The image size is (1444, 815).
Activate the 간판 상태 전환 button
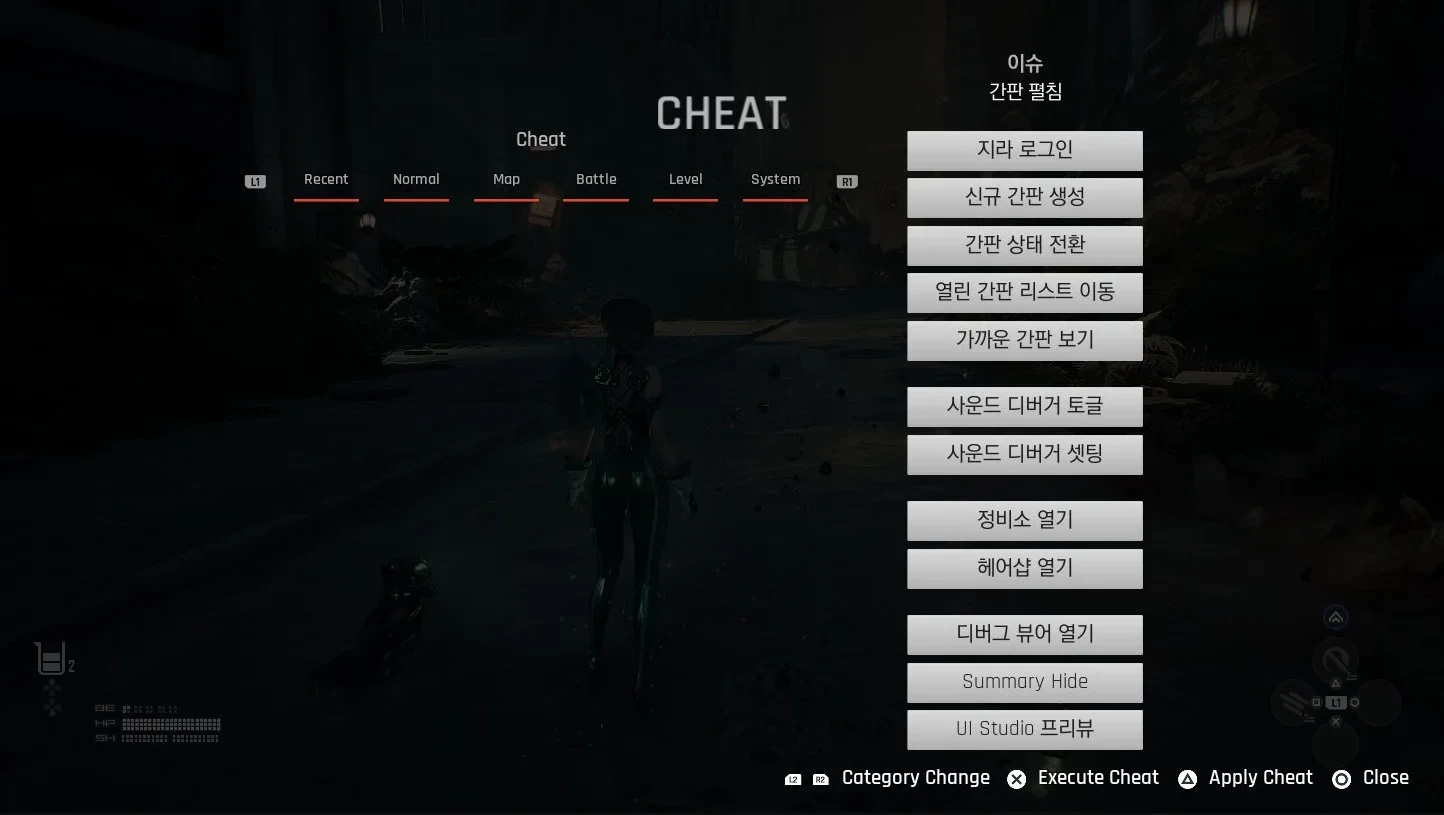(1024, 245)
